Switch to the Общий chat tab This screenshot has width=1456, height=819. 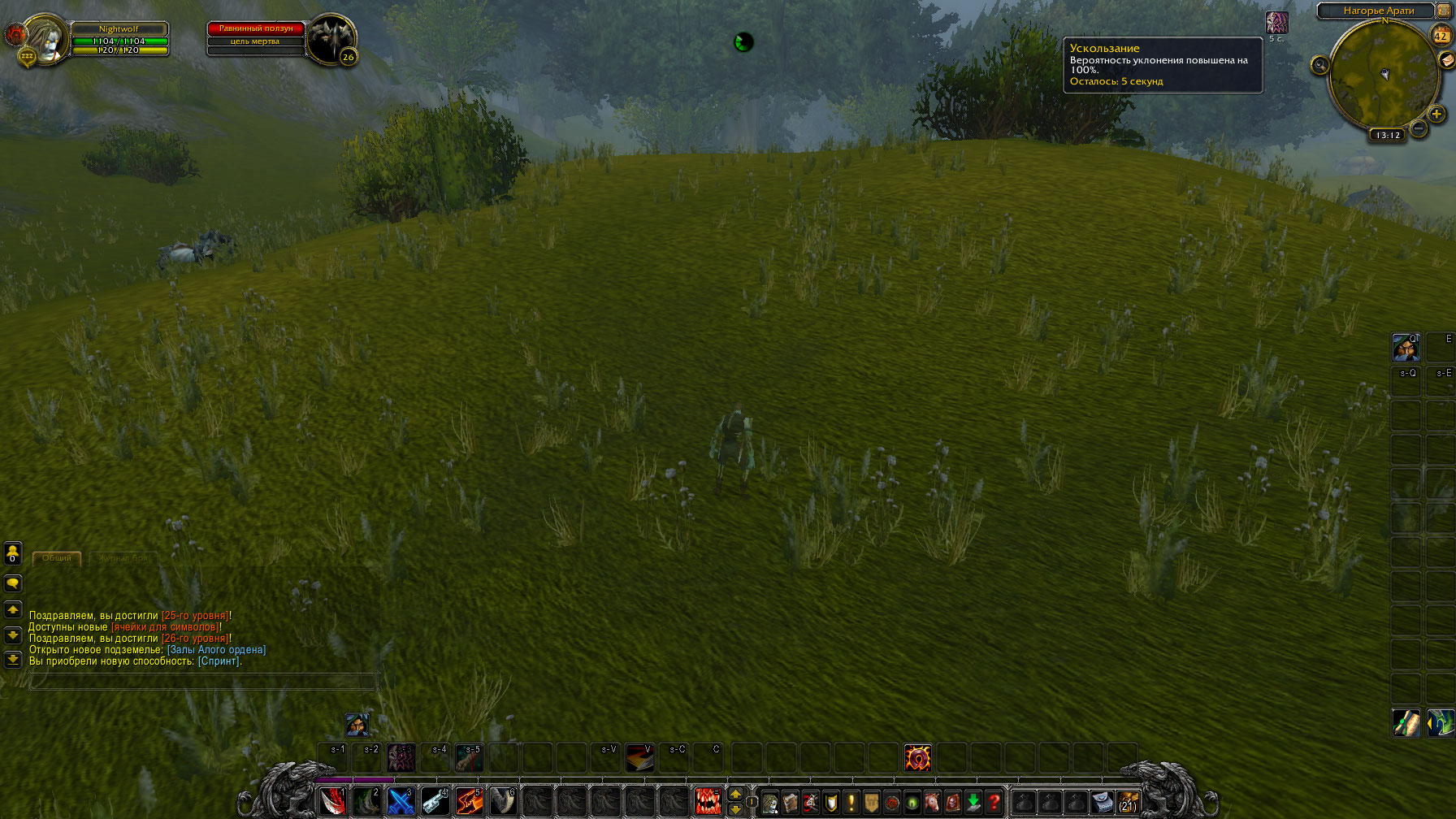[57, 558]
